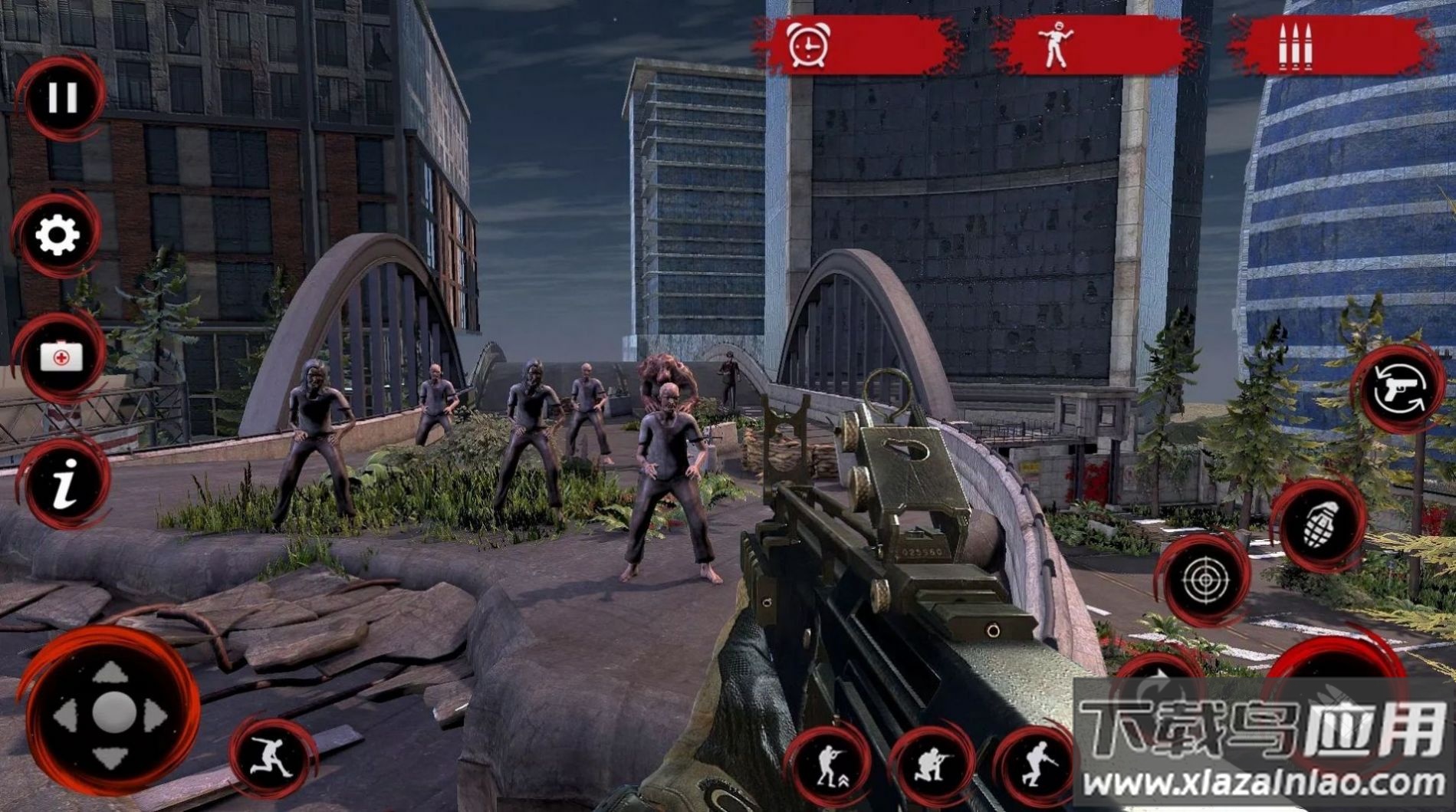Open the info button
Viewport: 1456px width, 812px height.
[x=64, y=484]
